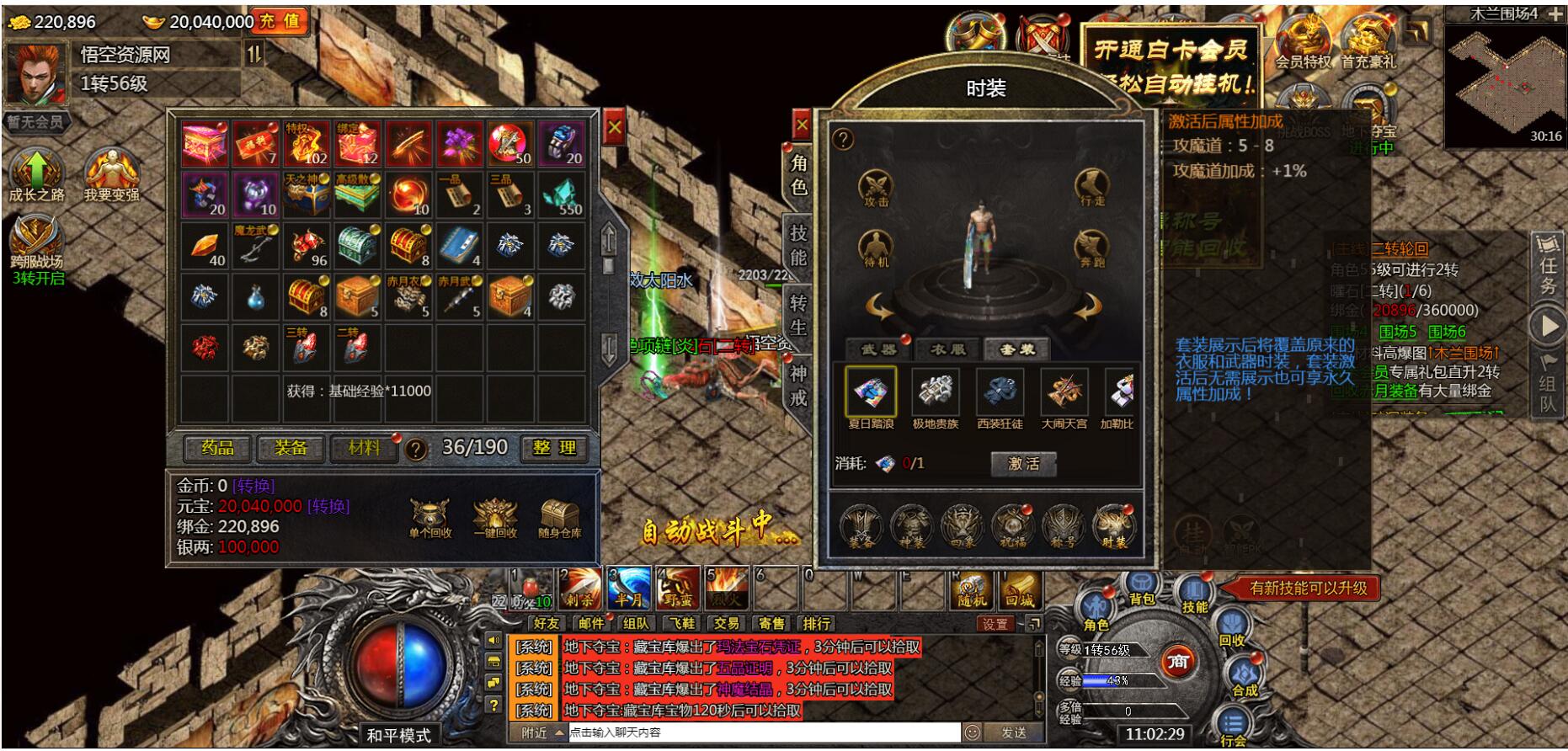Click the 整理 sort button in the inventory
The width and height of the screenshot is (1568, 751).
point(554,448)
